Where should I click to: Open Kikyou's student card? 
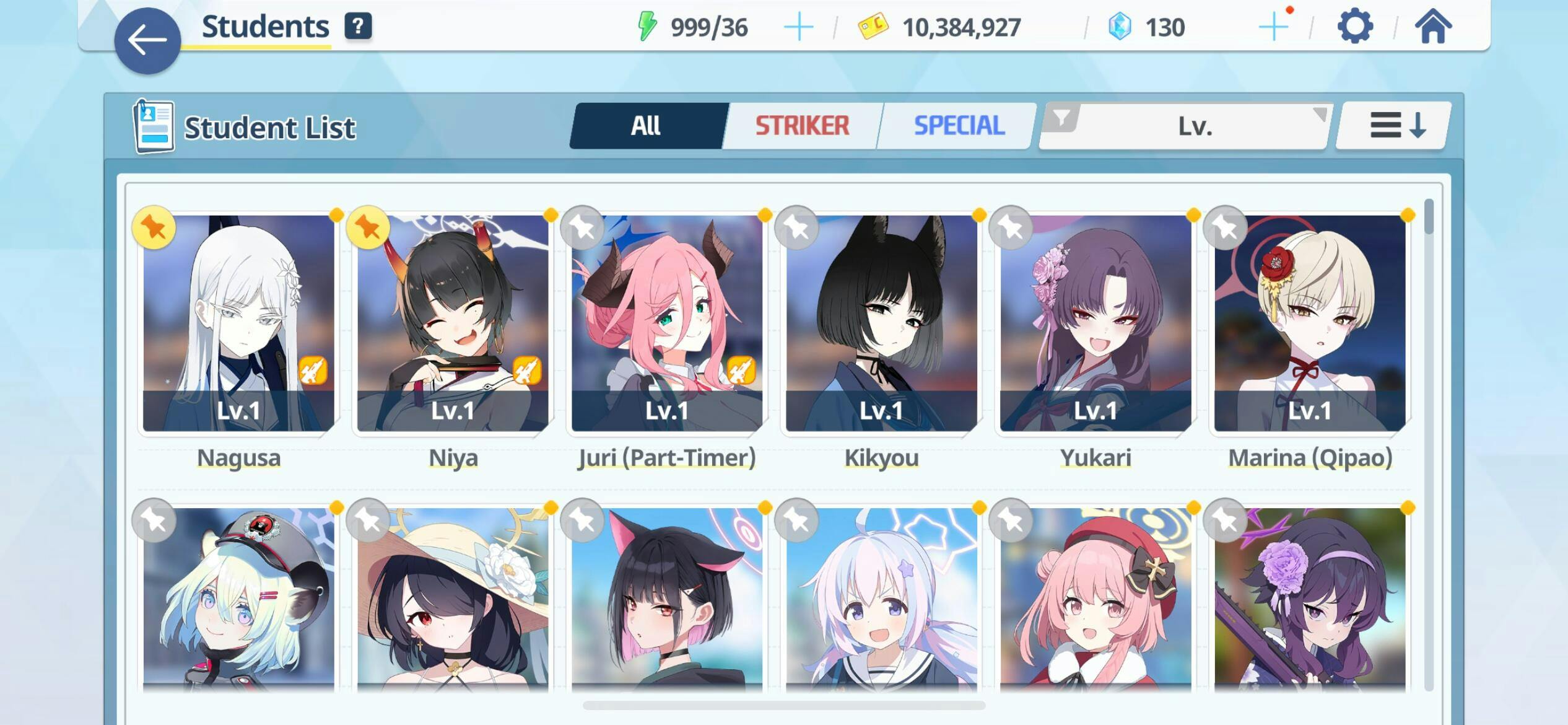pyautogui.click(x=881, y=323)
